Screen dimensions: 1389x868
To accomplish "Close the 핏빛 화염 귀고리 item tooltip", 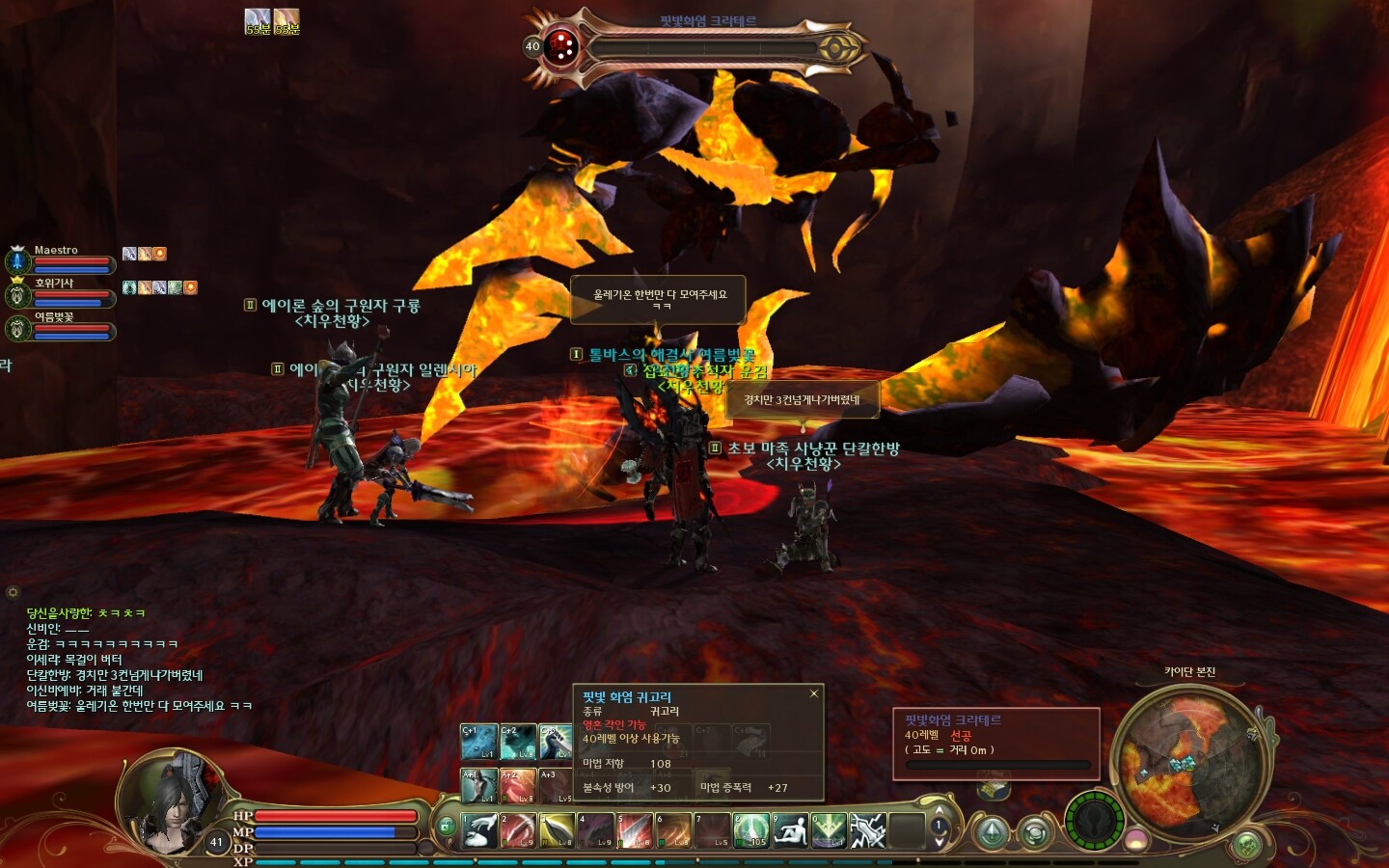I will 814,693.
